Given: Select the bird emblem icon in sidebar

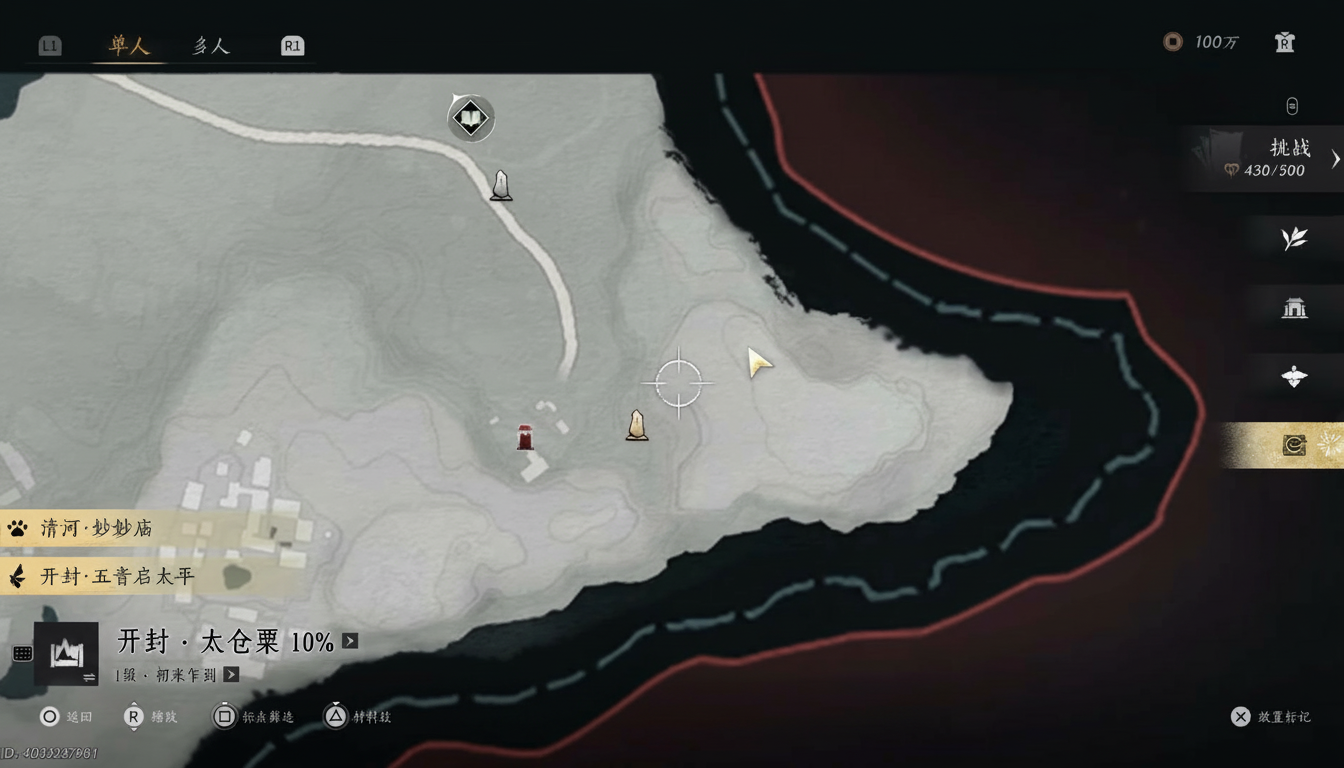Looking at the screenshot, I should [1293, 377].
